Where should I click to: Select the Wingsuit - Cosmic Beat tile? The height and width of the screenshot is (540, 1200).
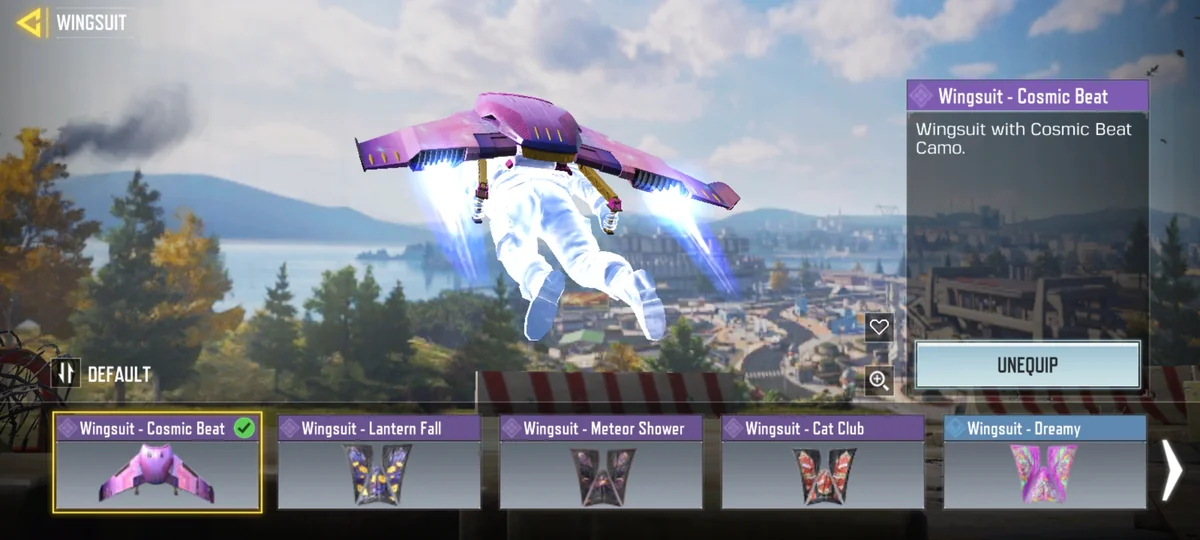(158, 462)
